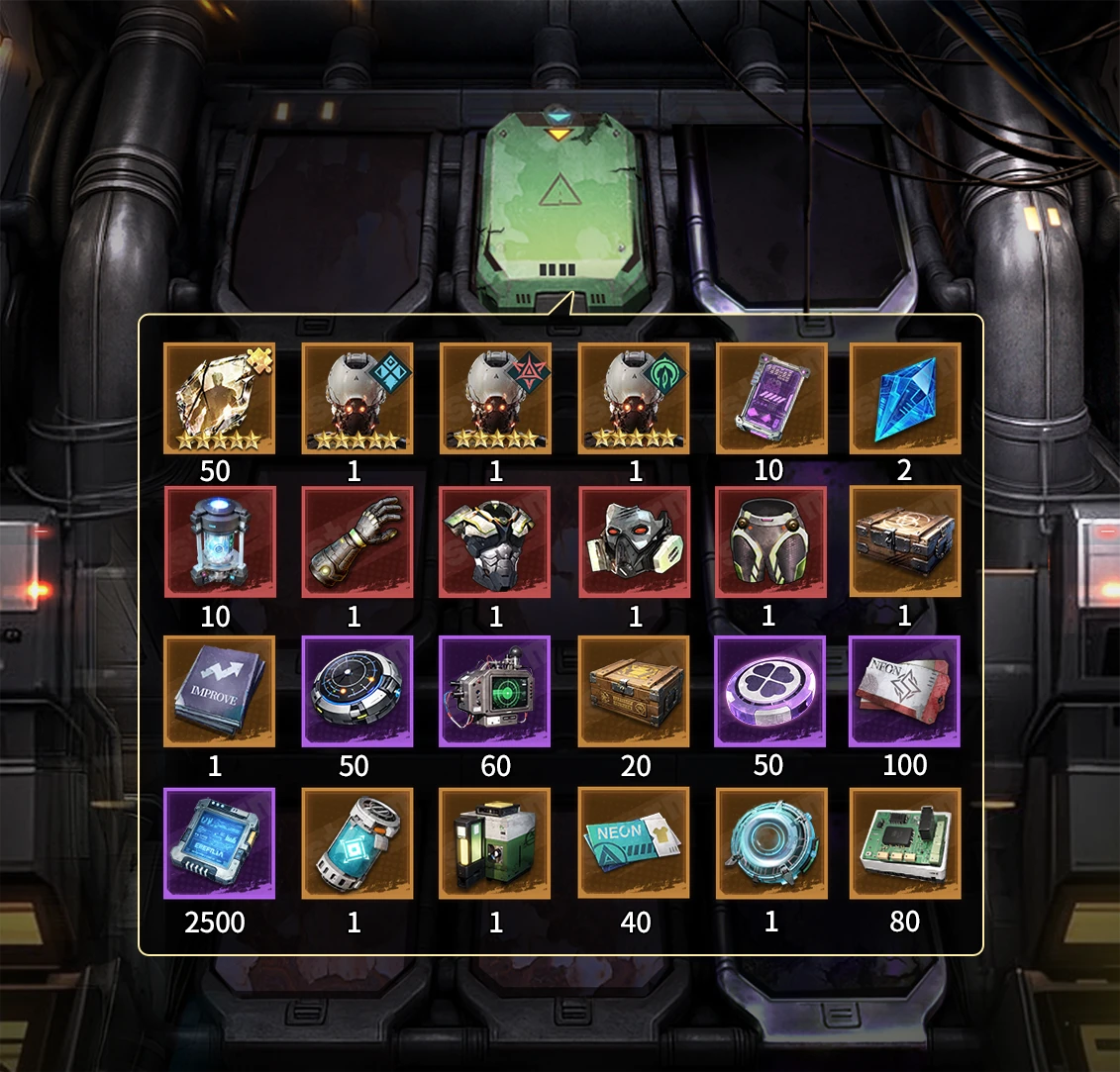The image size is (1120, 1072).
Task: Select the mechanical gauntlet equipment
Action: [356, 542]
